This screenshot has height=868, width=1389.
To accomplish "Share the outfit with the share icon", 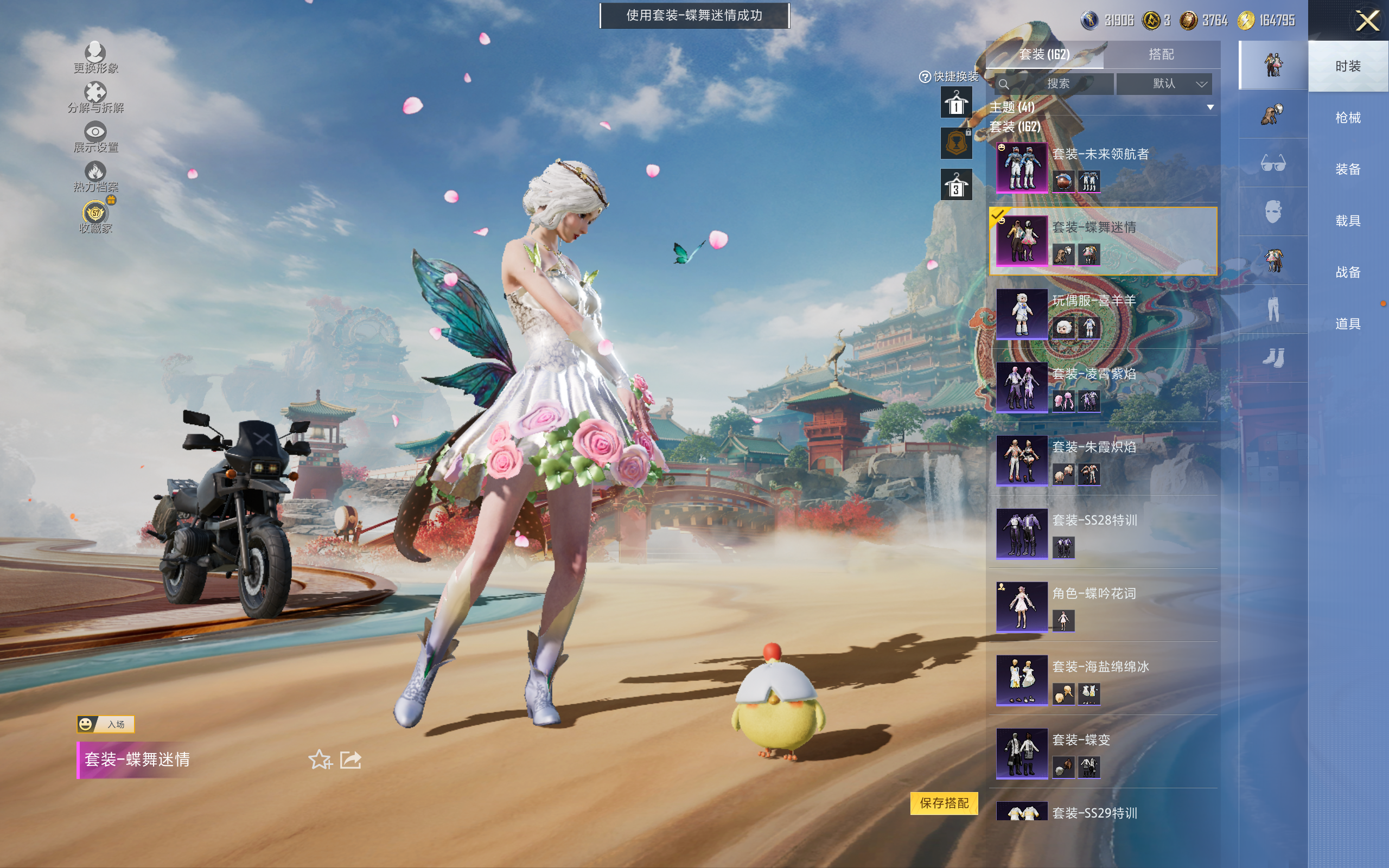I will pos(351,759).
